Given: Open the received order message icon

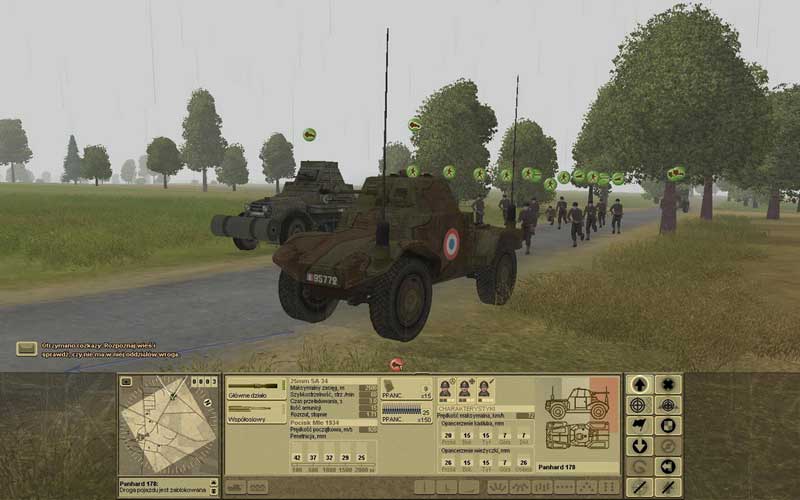Looking at the screenshot, I should tap(26, 348).
